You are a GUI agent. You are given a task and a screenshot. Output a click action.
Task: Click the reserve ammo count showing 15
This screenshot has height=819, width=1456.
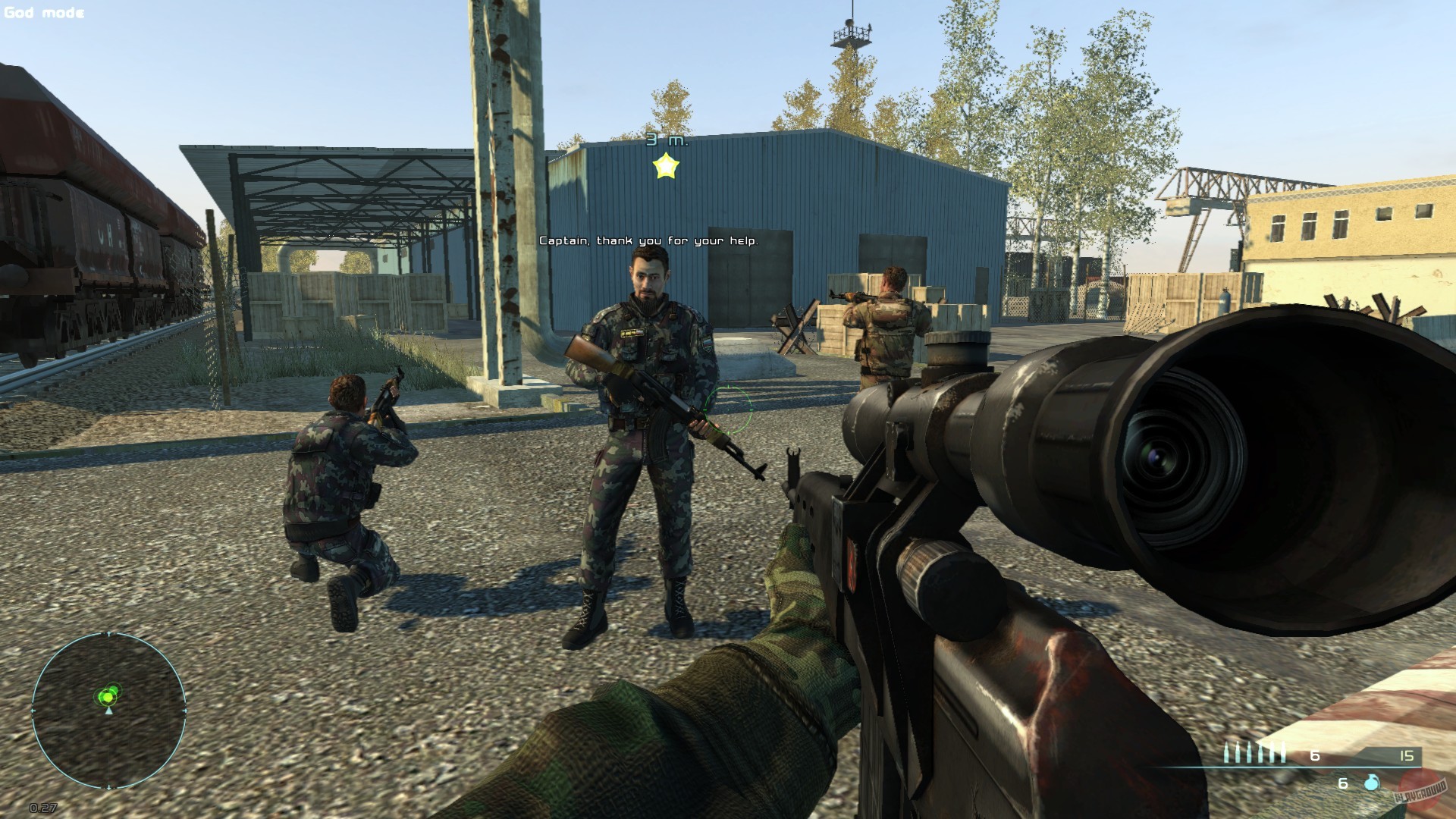pyautogui.click(x=1407, y=756)
